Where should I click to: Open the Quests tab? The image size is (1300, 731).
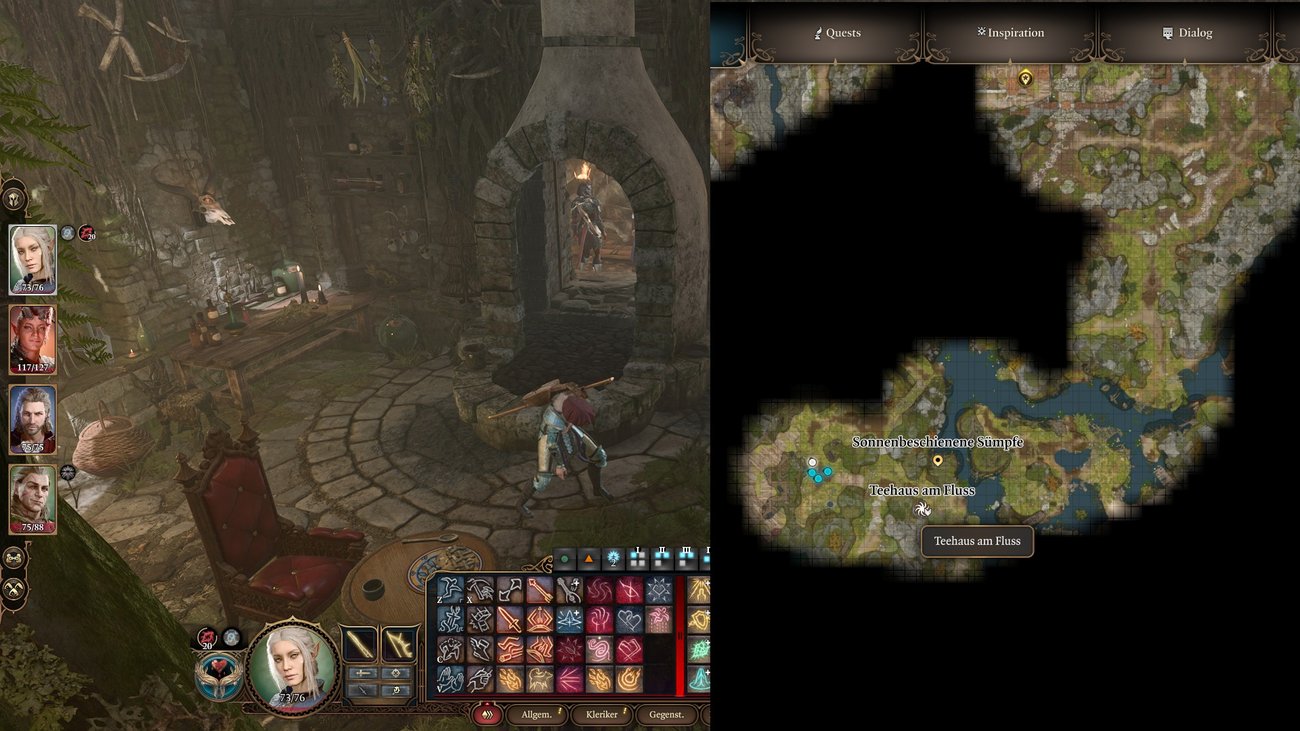[x=836, y=33]
